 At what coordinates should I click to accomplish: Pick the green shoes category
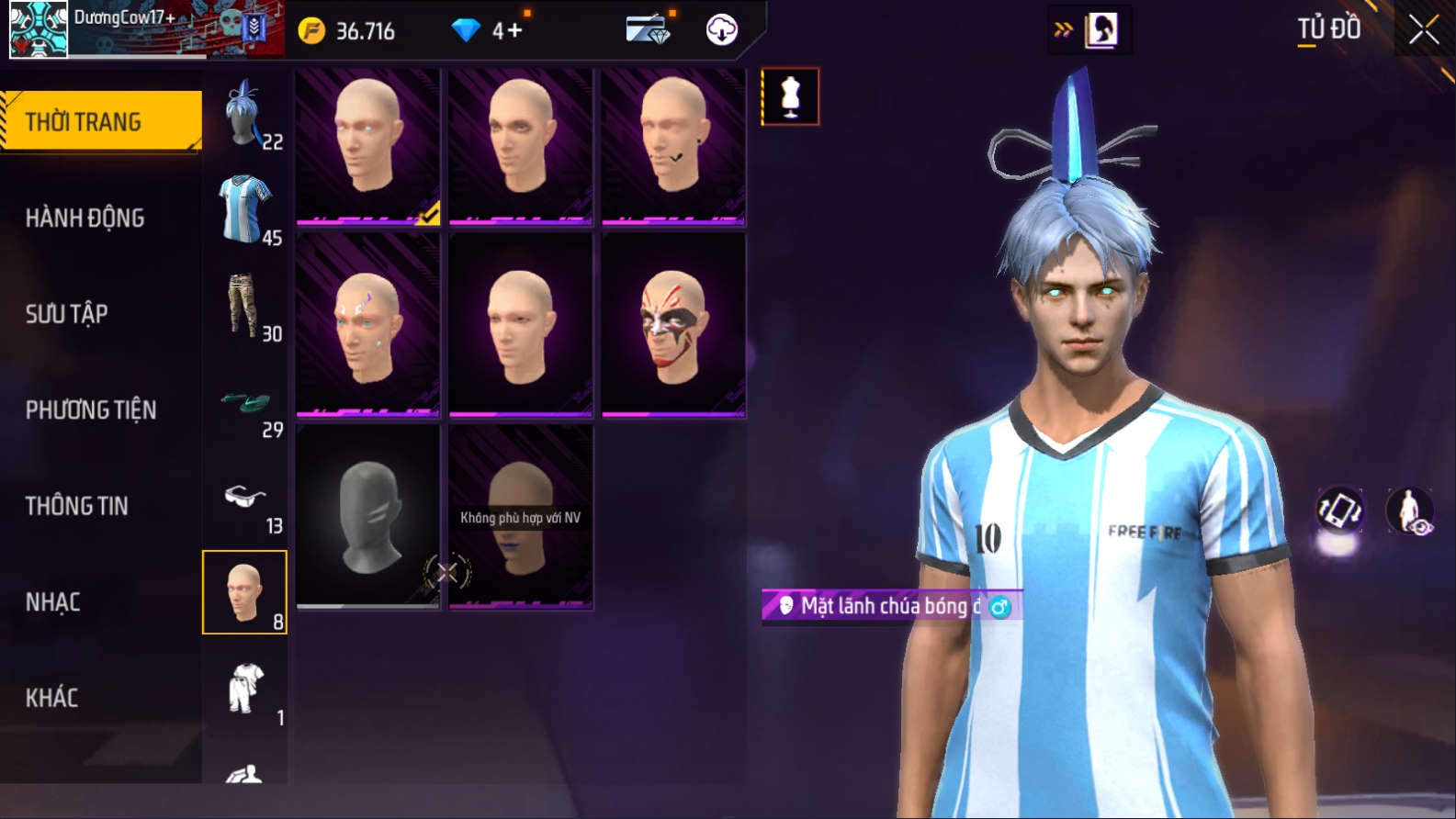244,402
